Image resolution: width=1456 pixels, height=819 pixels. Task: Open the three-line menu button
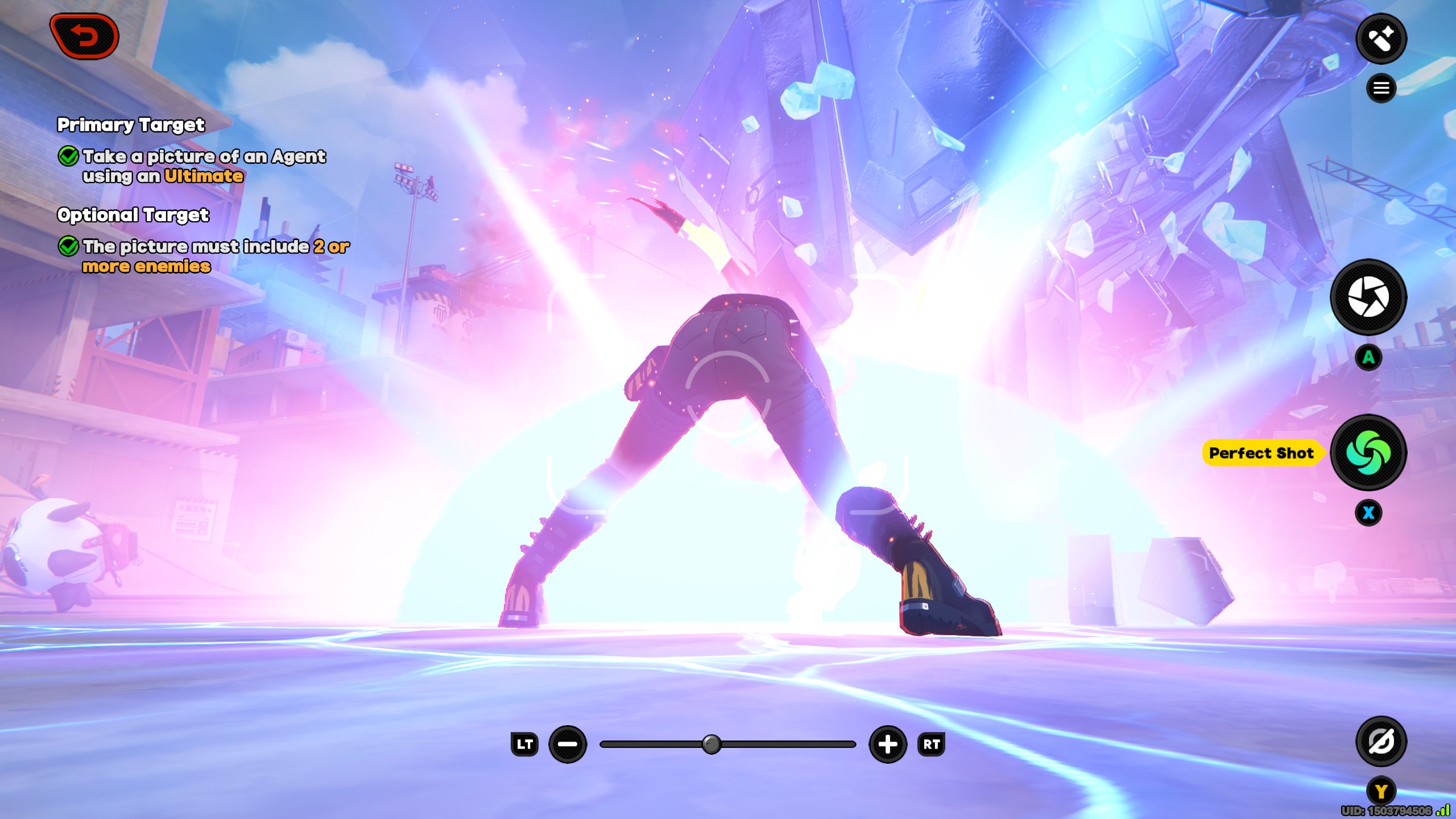(1381, 88)
